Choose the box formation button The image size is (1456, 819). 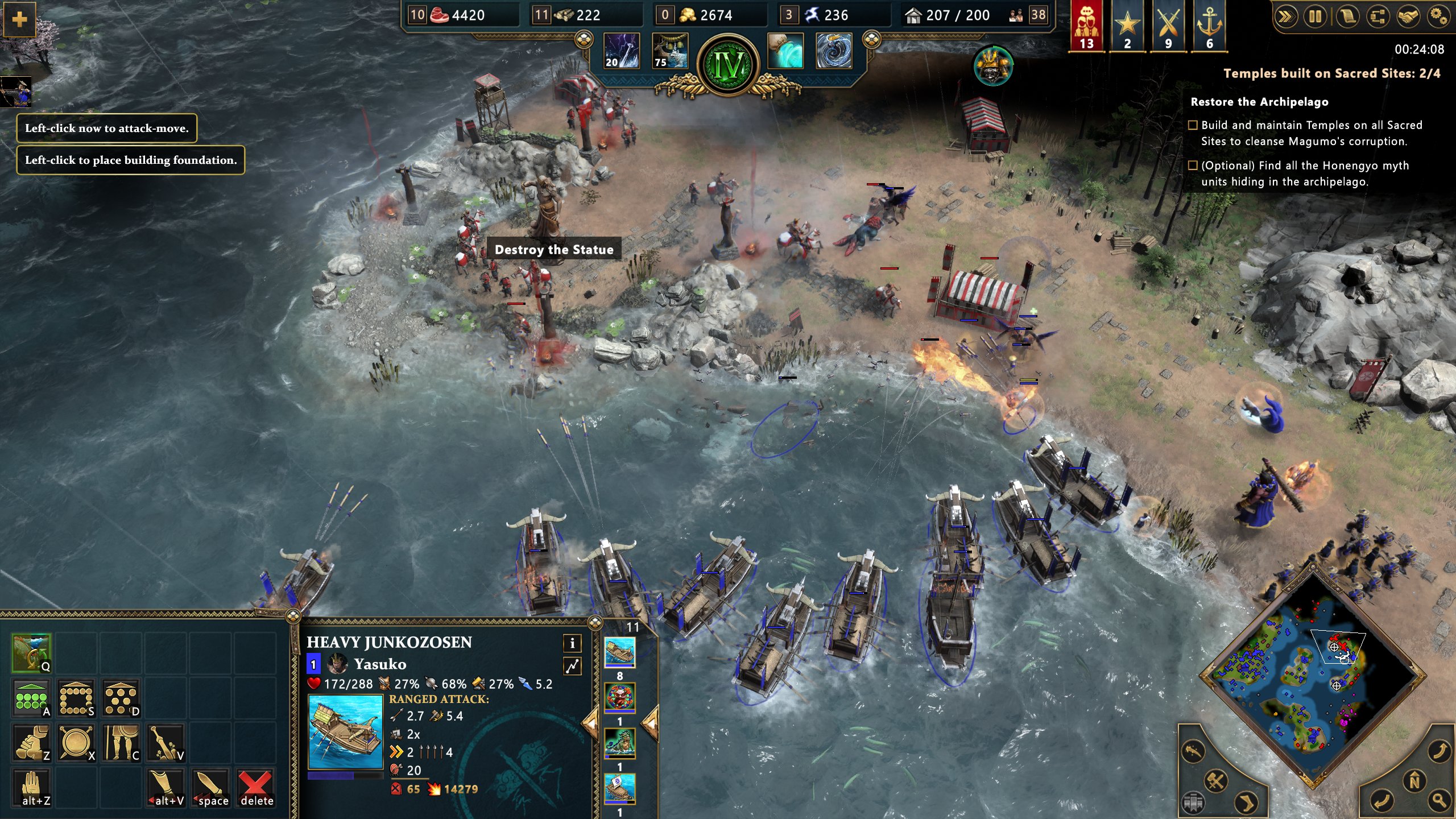[76, 698]
